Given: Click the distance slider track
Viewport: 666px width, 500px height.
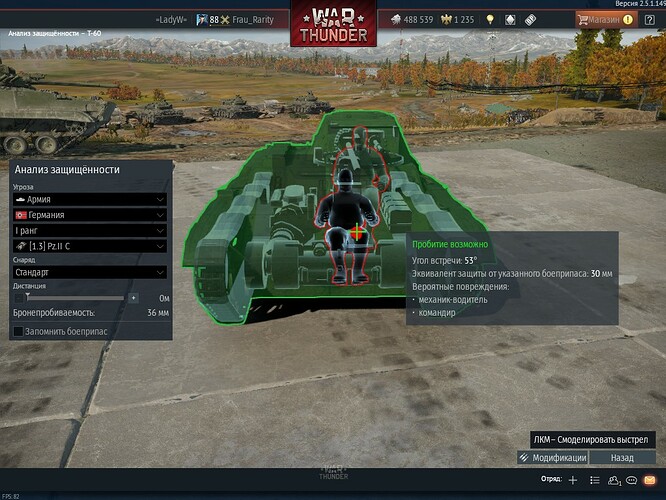Looking at the screenshot, I should point(77,297).
